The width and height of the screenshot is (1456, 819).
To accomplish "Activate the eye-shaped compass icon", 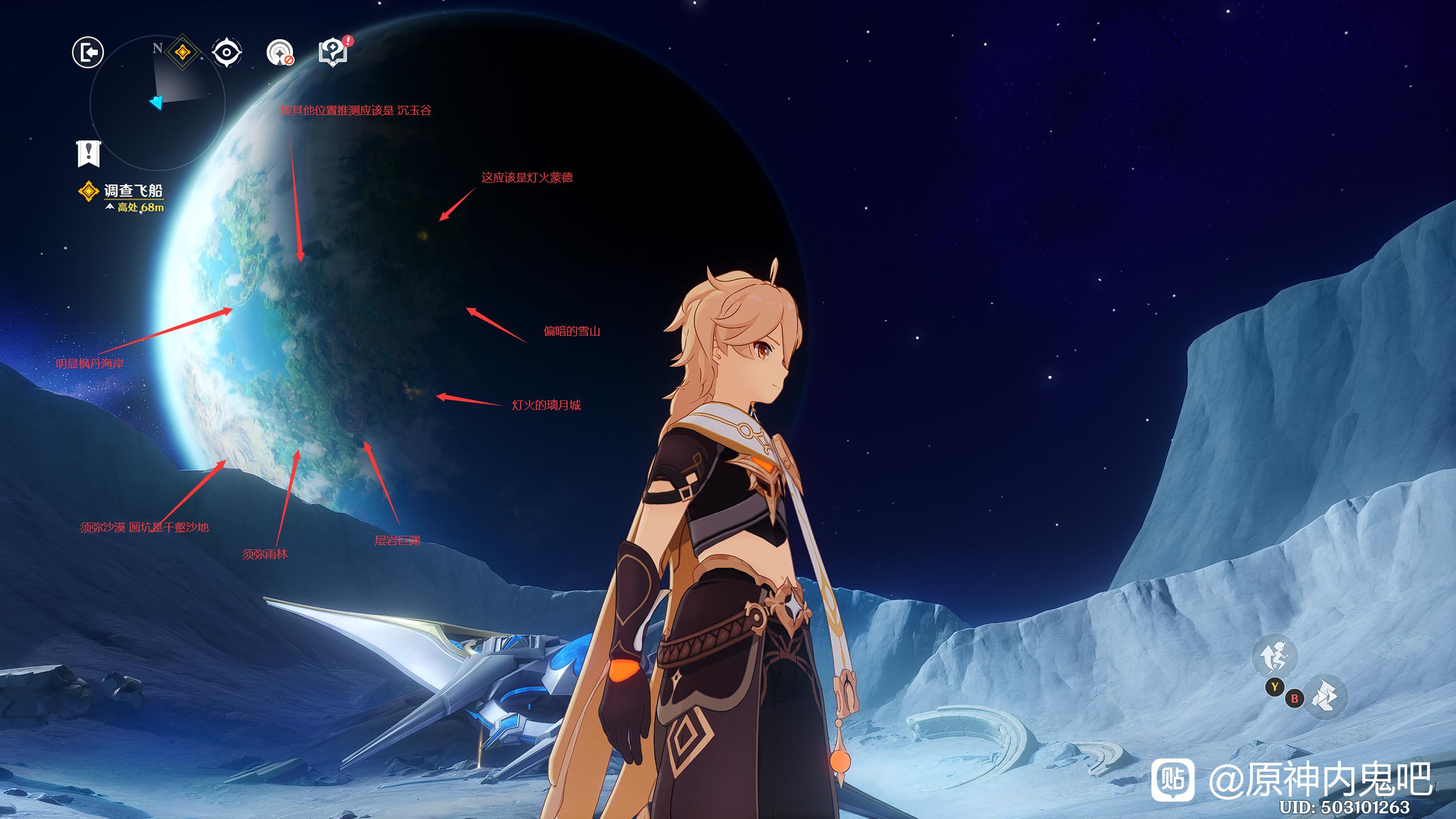I will click(226, 53).
